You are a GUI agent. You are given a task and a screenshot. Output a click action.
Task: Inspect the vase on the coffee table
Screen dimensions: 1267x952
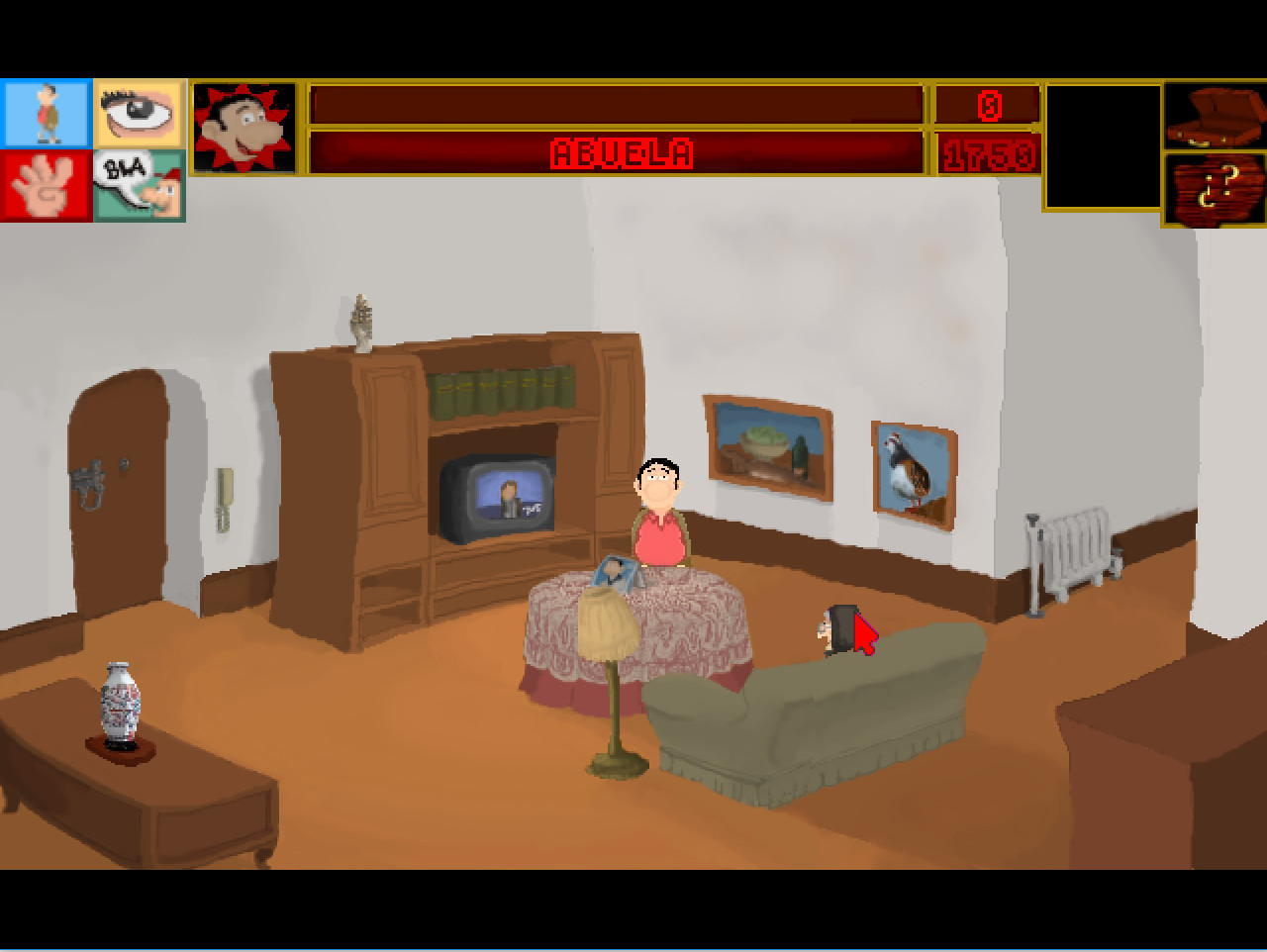point(119,703)
